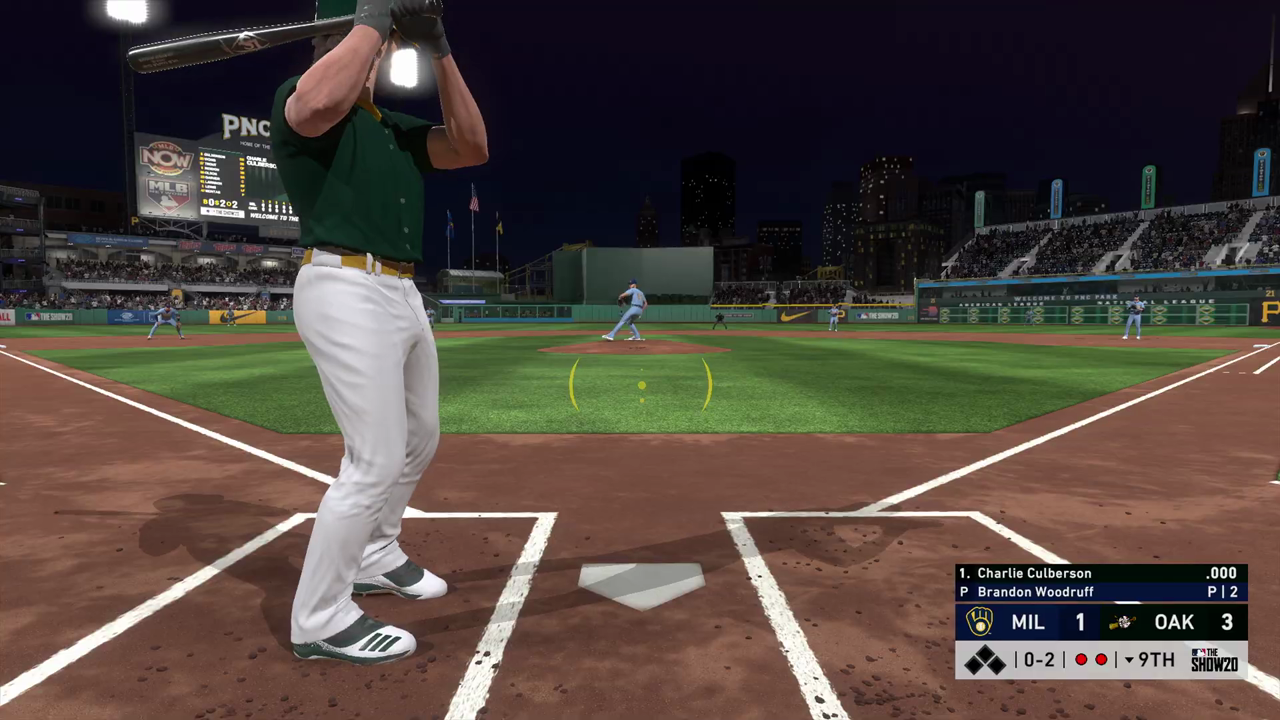Click the yellow PCI reticle over home plate
The width and height of the screenshot is (1280, 720).
pos(641,387)
